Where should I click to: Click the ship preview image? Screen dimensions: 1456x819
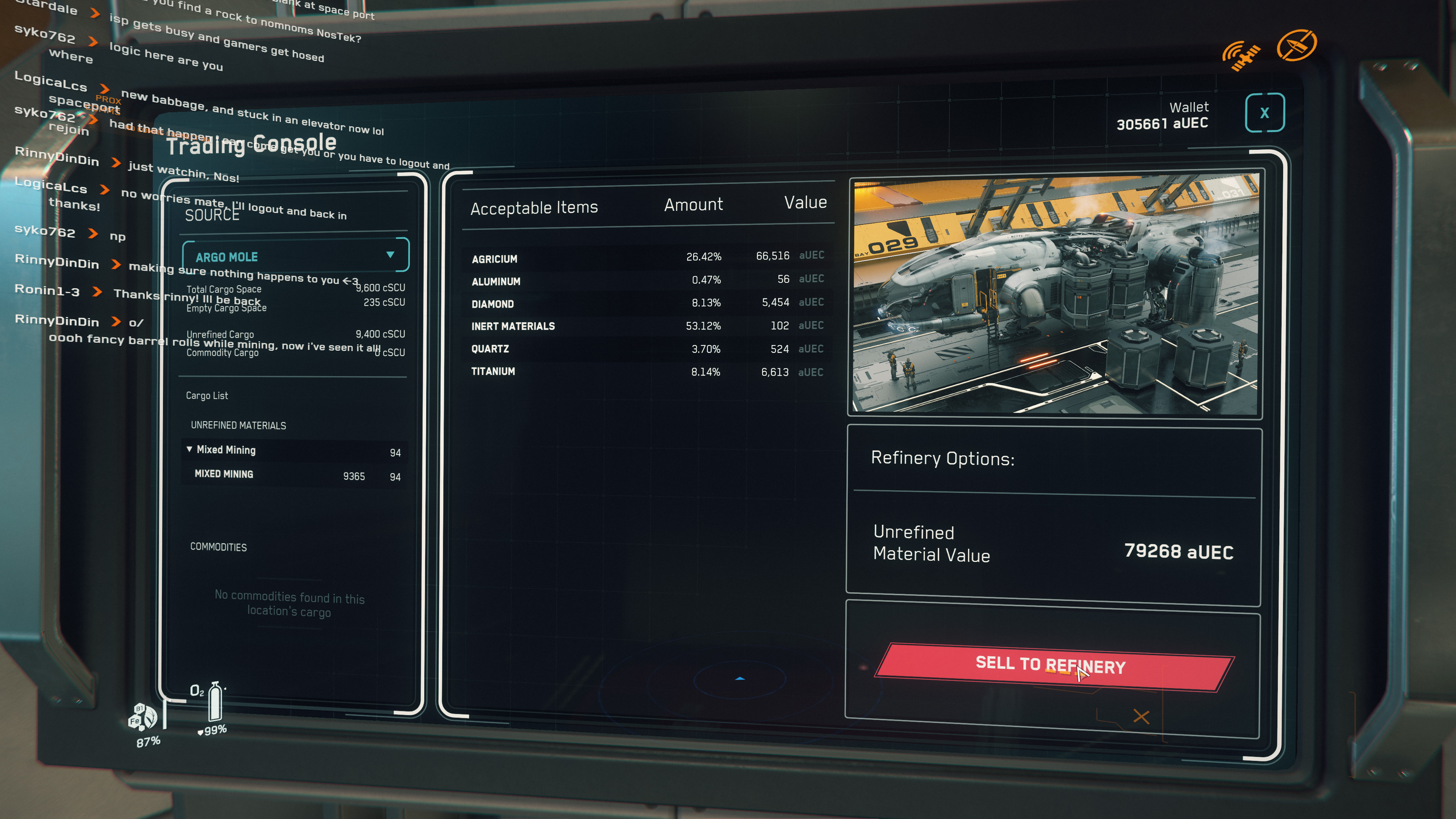[1055, 296]
